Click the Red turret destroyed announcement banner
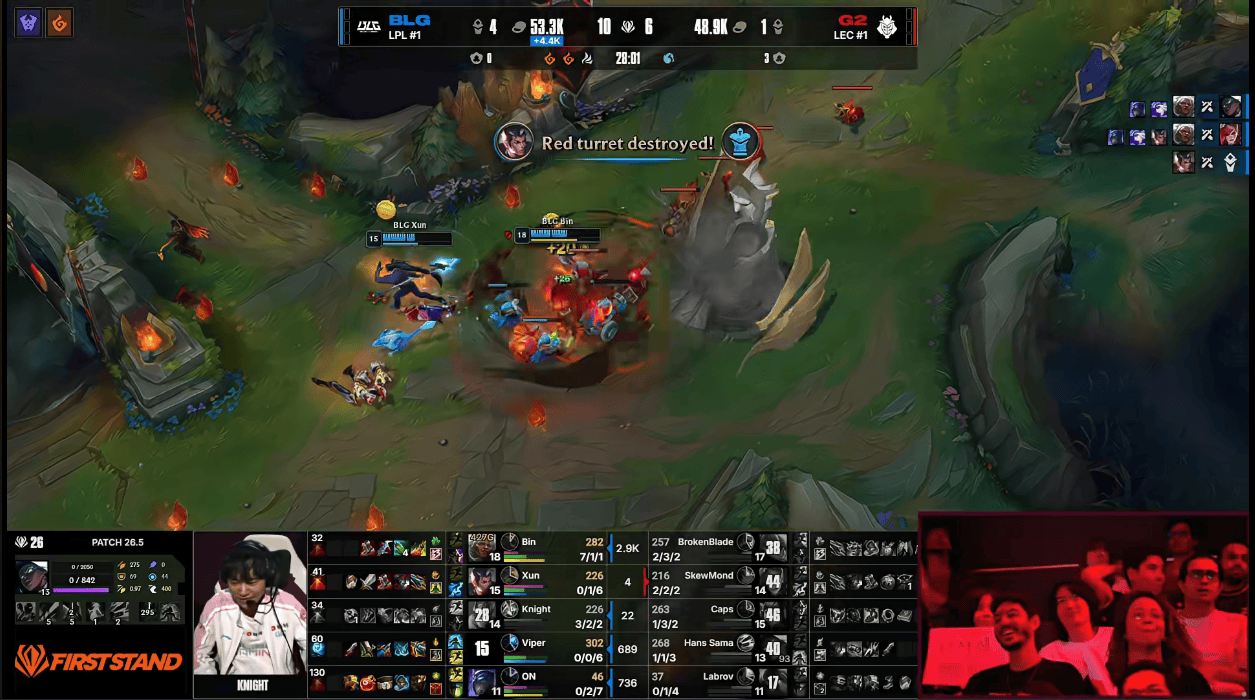 [627, 143]
